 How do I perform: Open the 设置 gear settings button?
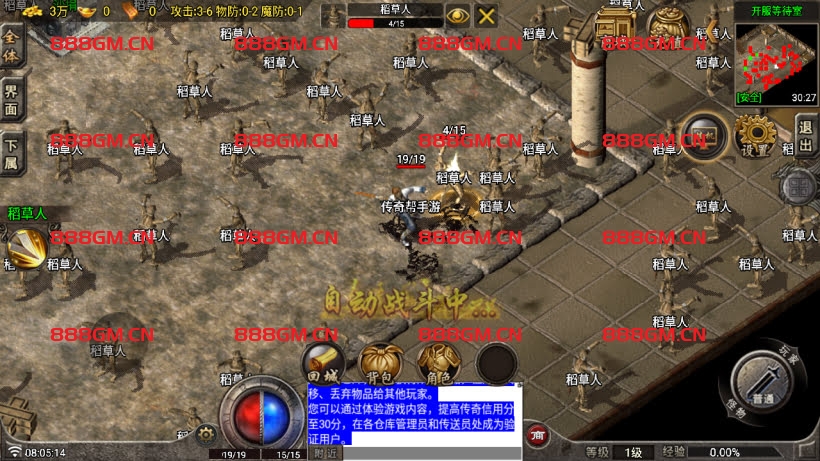[757, 135]
